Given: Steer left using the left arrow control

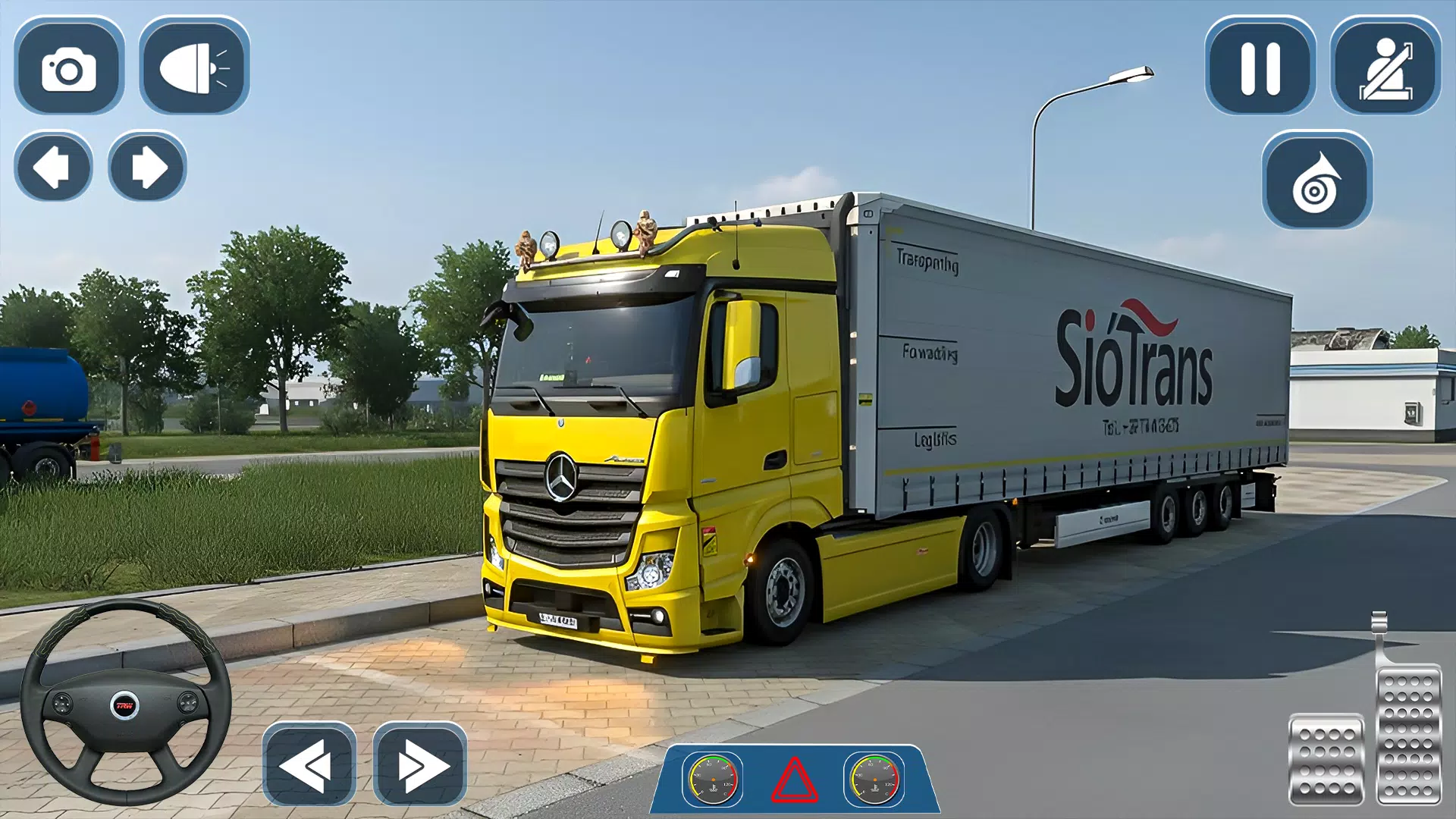Looking at the screenshot, I should coord(54,167).
